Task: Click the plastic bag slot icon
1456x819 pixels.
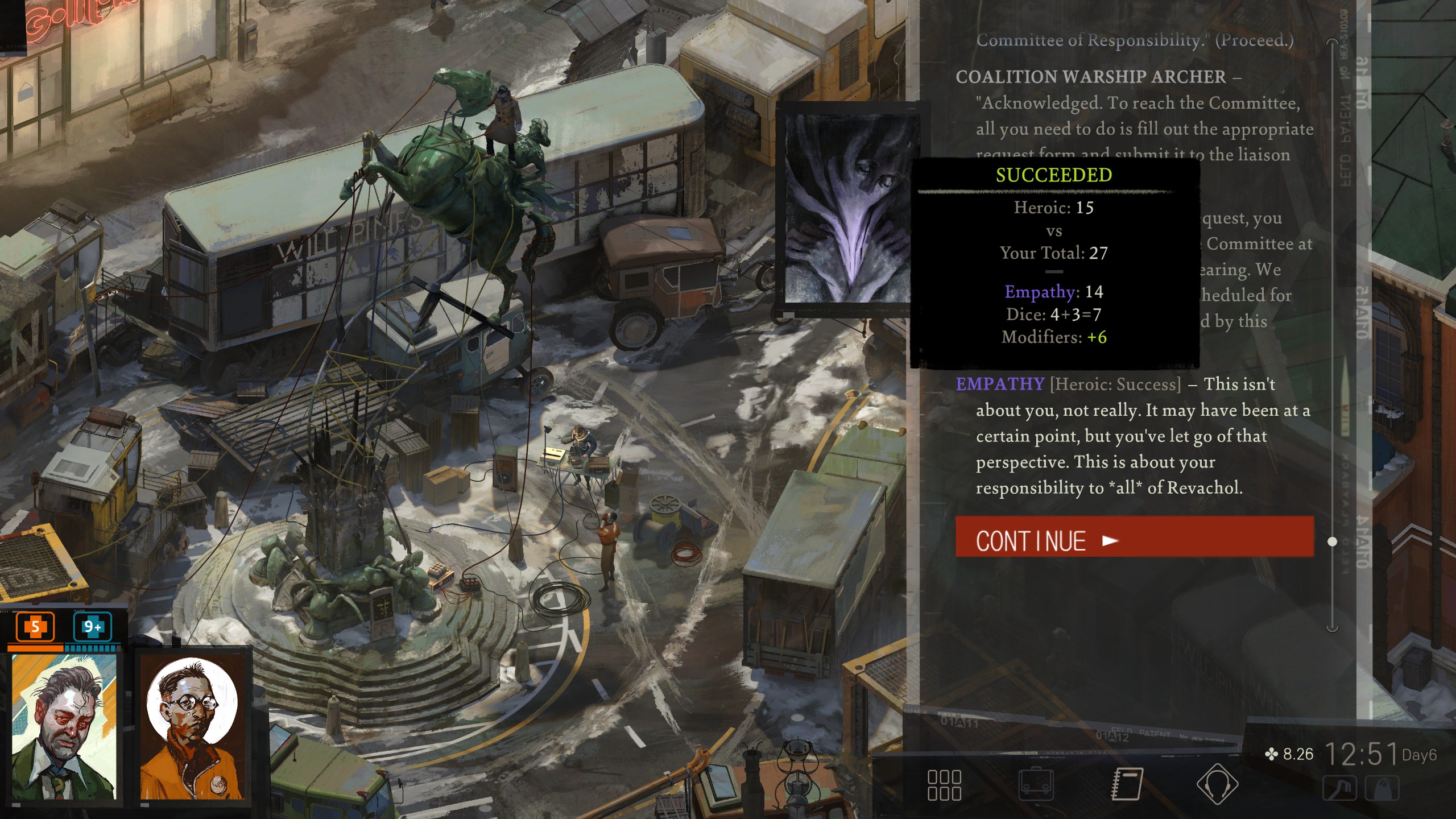Action: (x=1382, y=789)
